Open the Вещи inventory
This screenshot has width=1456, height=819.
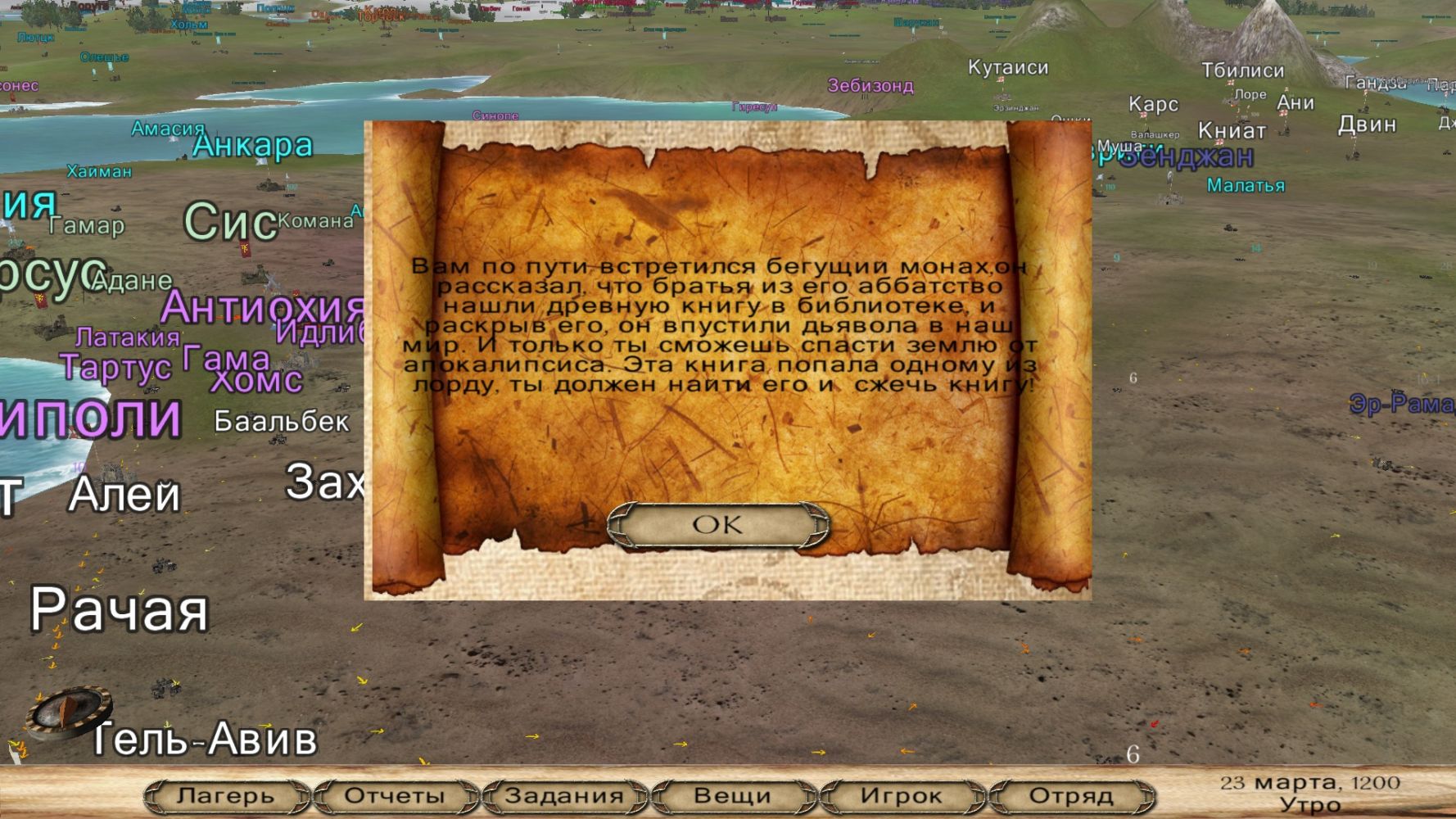(732, 795)
